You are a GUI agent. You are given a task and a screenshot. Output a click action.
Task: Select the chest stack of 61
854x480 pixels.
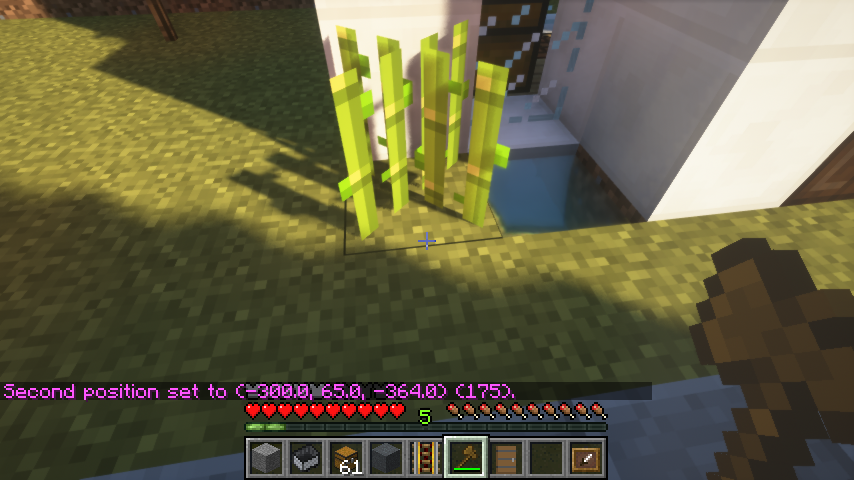[346, 458]
